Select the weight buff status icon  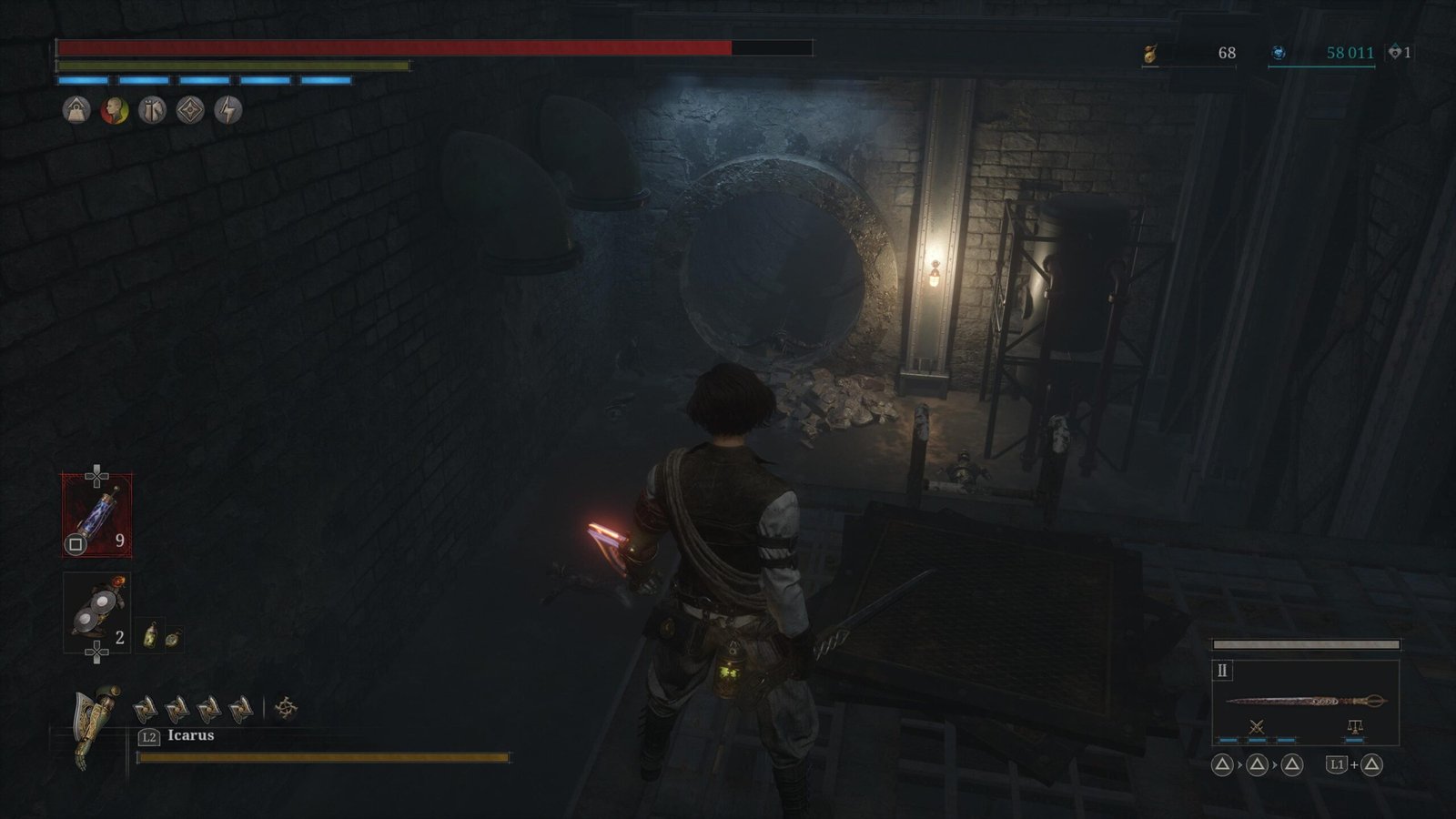pos(76,110)
